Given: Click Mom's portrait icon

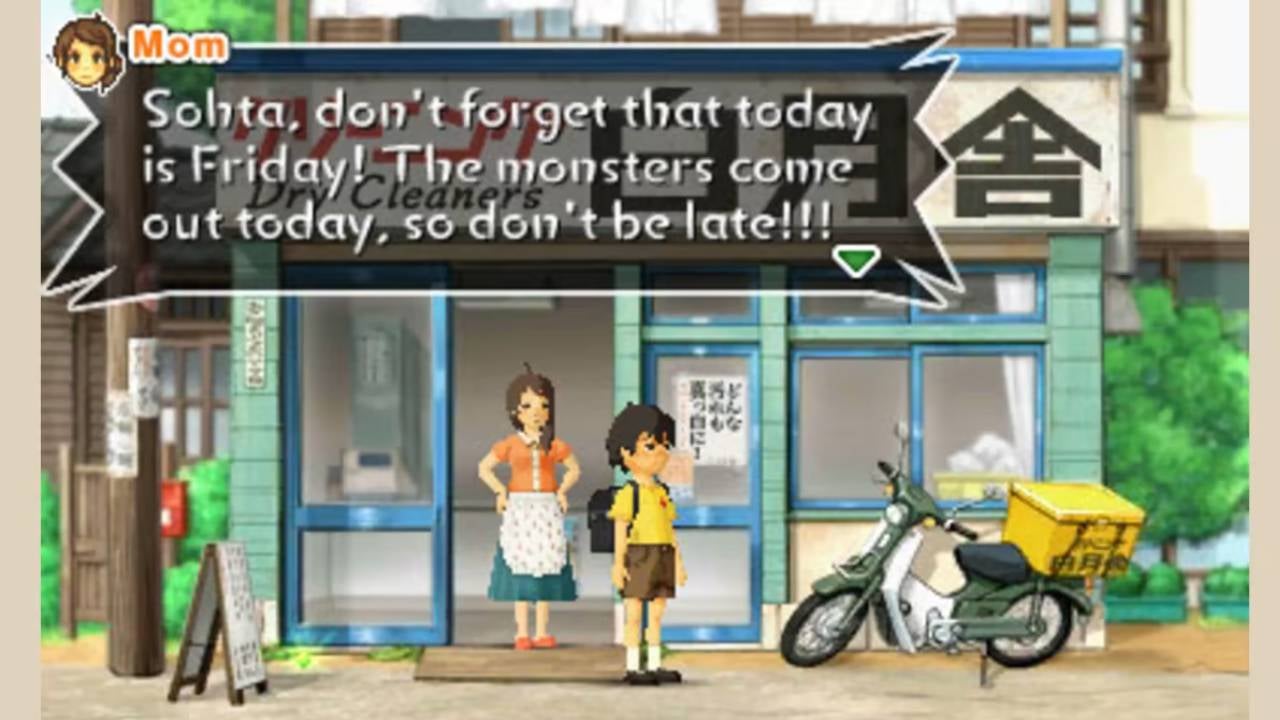Looking at the screenshot, I should point(85,45).
